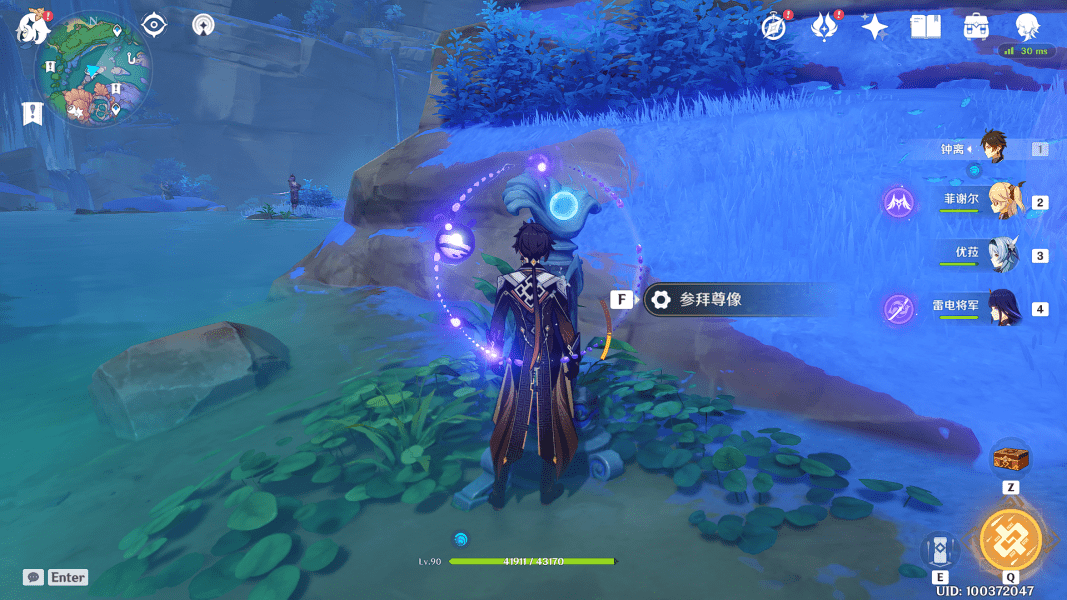This screenshot has width=1067, height=600.
Task: Open the Wish star icon
Action: [x=875, y=27]
